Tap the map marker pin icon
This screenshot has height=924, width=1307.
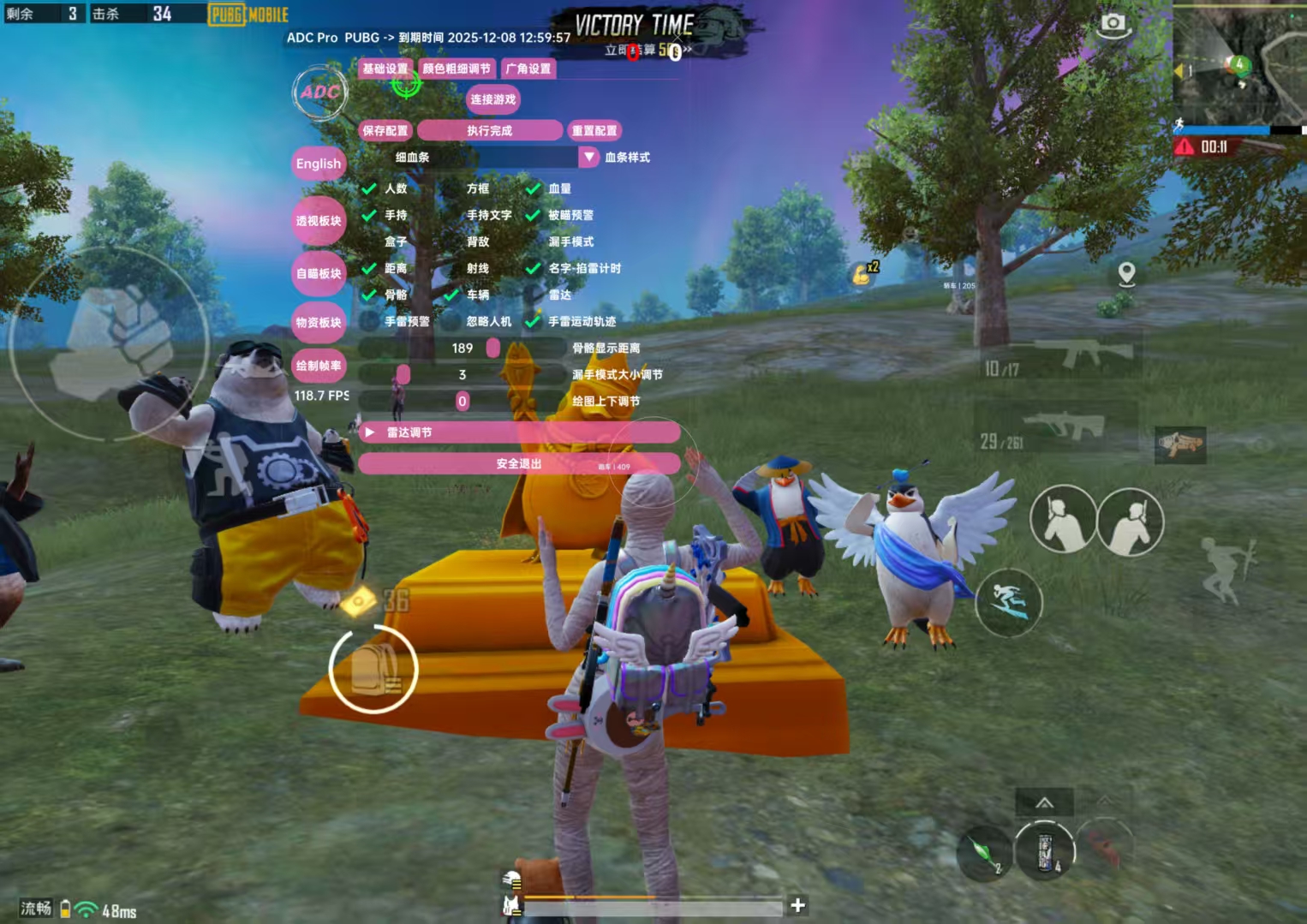click(x=1127, y=274)
